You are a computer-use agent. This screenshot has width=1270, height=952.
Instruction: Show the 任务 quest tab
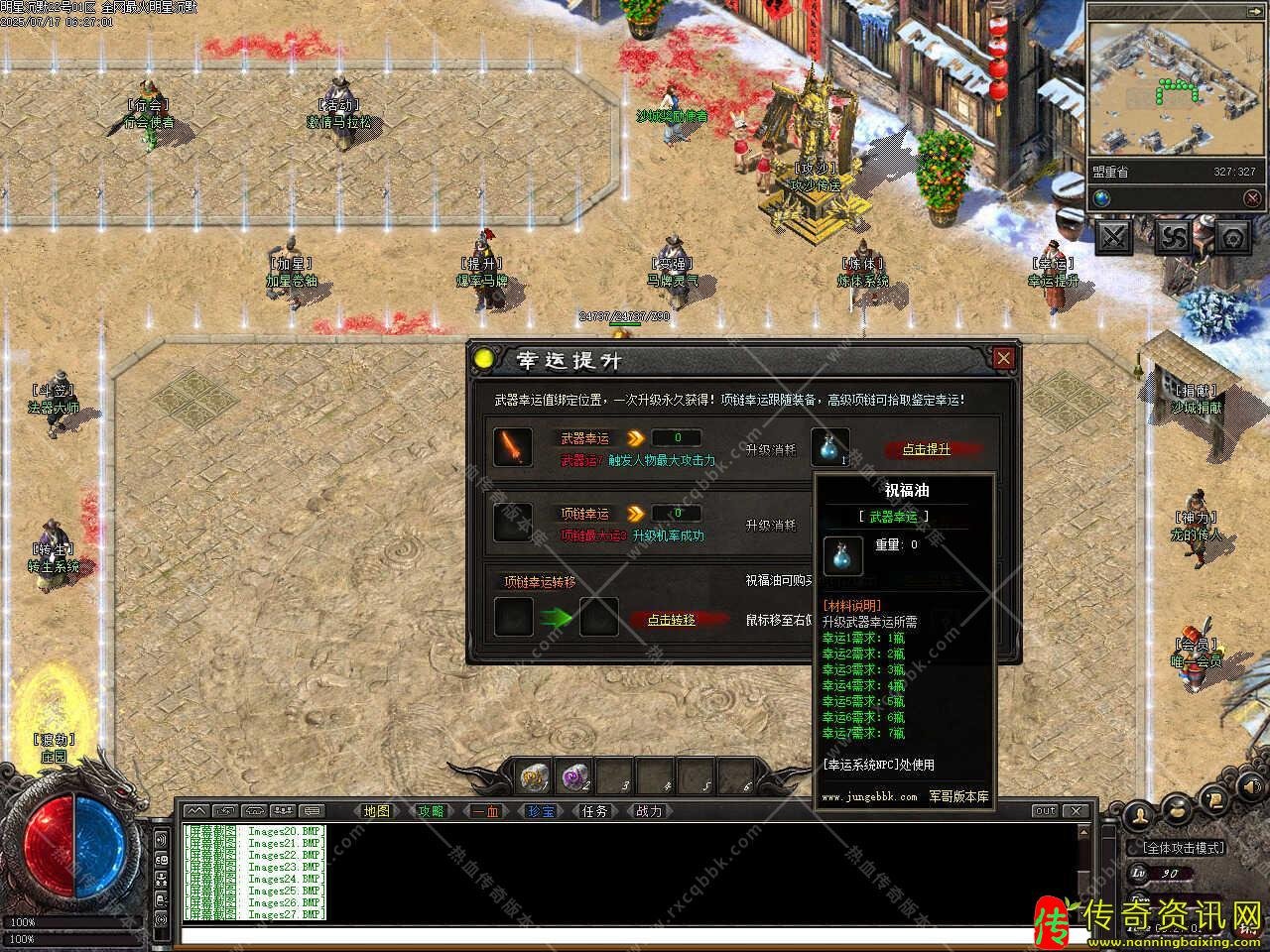click(594, 811)
